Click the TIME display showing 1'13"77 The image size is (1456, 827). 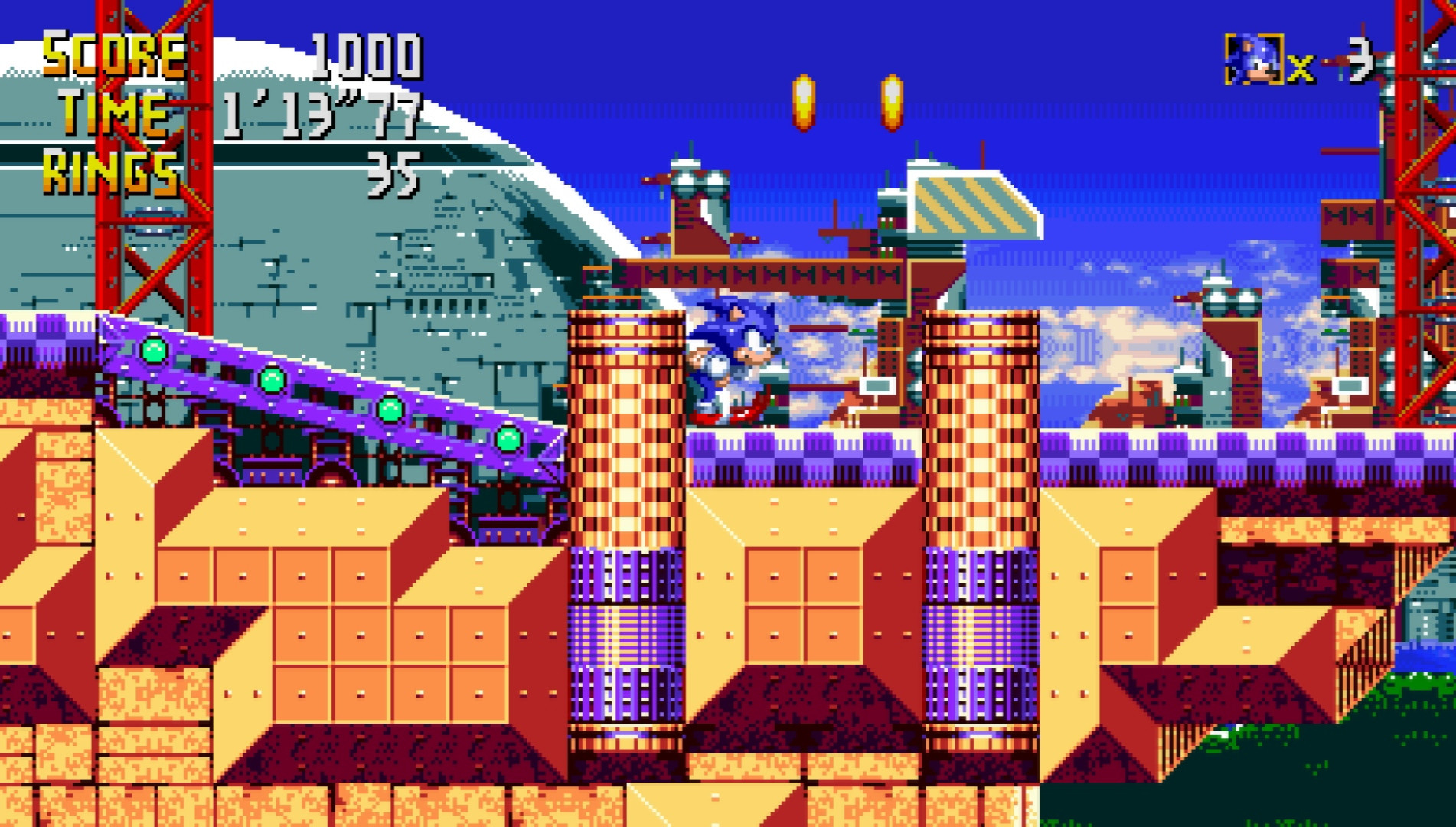[318, 115]
